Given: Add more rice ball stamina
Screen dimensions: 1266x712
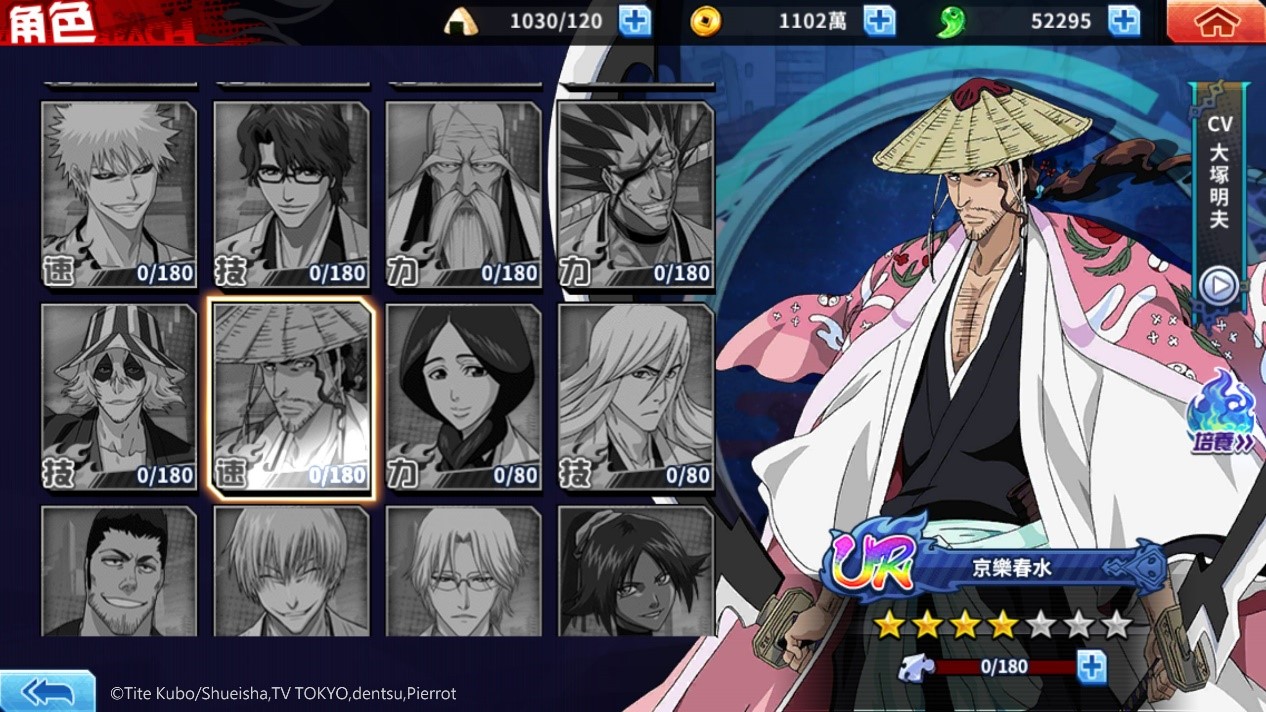Looking at the screenshot, I should tap(635, 21).
